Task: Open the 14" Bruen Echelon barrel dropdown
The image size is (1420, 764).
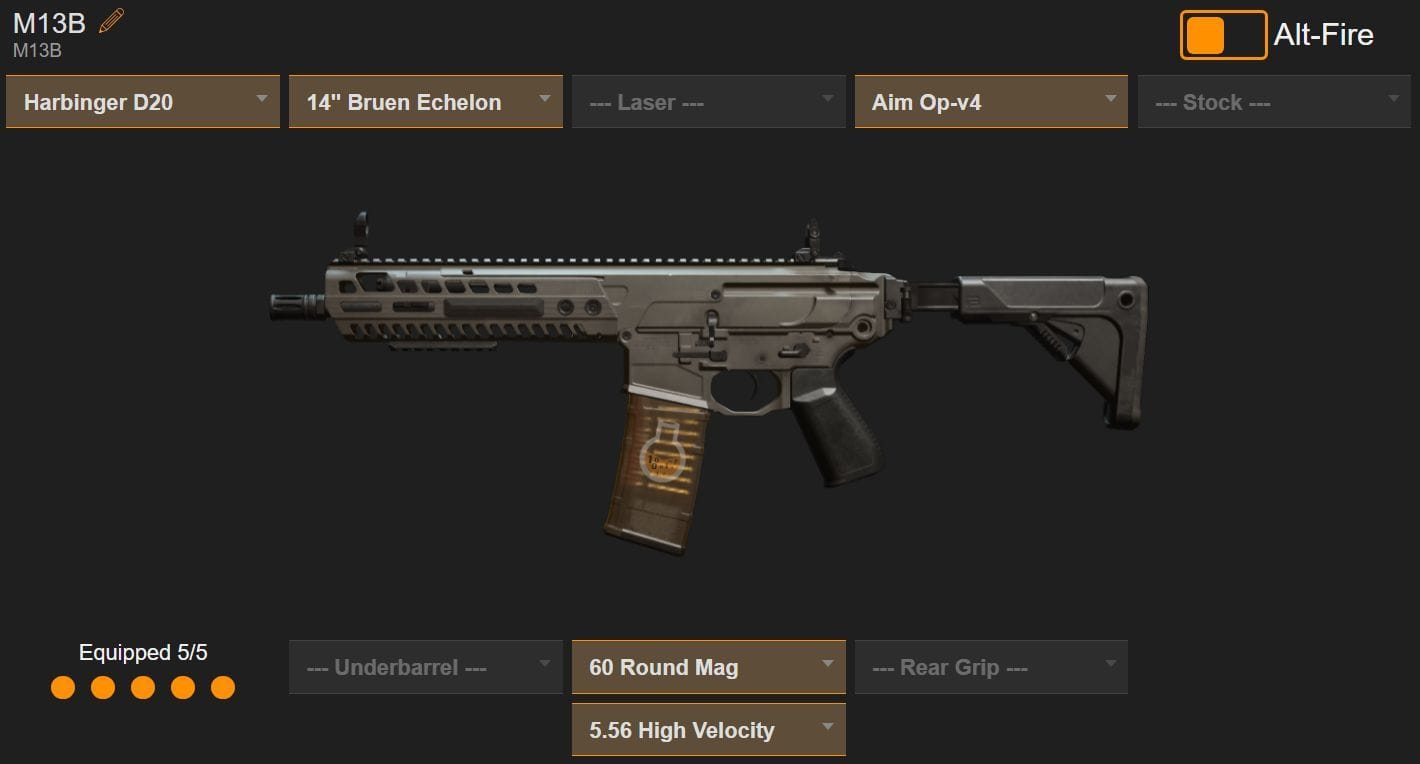Action: click(x=425, y=101)
